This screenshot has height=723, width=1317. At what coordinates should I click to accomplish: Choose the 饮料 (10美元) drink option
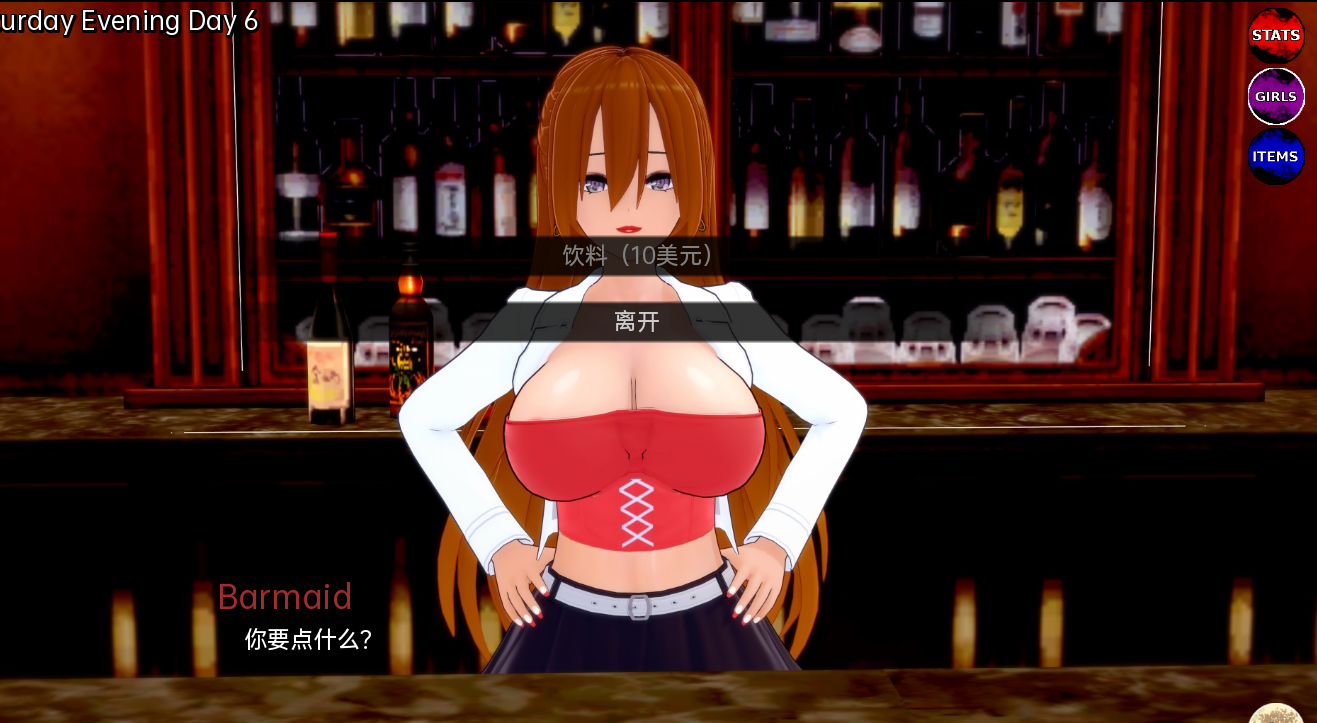coord(638,256)
